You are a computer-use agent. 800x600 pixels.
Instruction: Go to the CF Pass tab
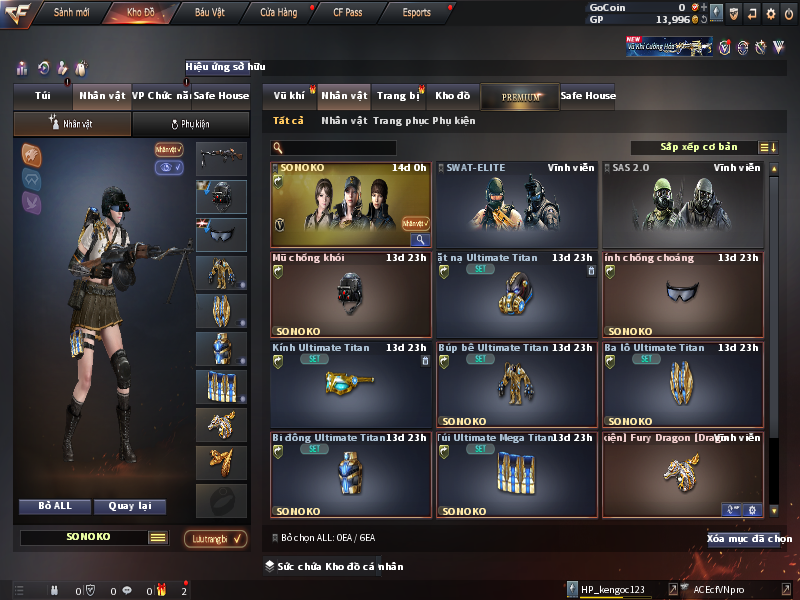pyautogui.click(x=347, y=13)
